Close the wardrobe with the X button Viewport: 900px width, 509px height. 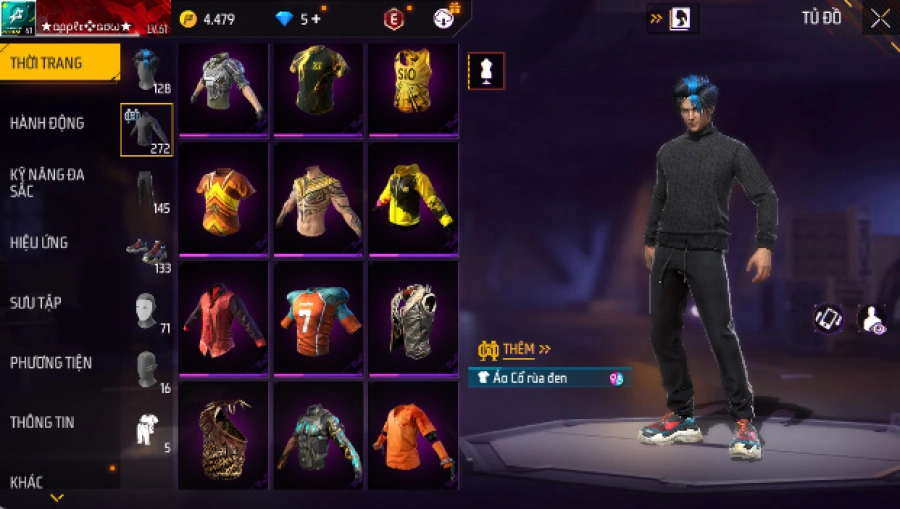click(x=879, y=18)
